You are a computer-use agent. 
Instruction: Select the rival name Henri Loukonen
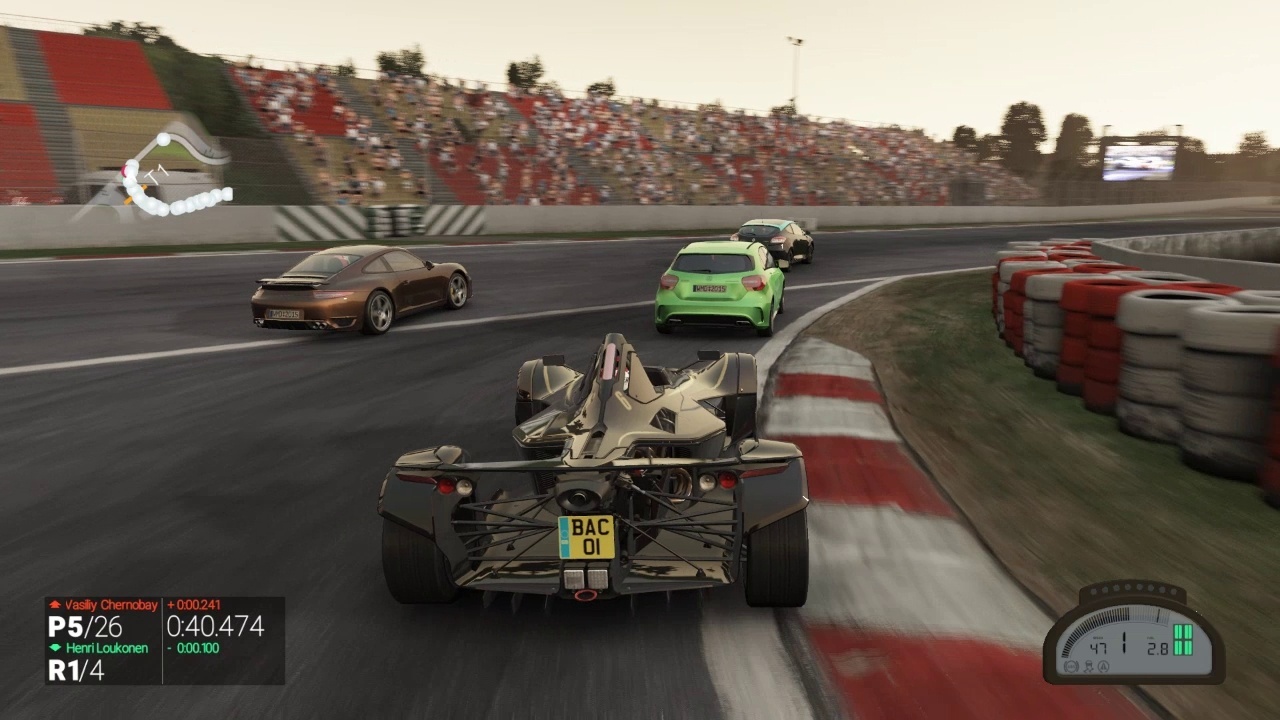108,647
